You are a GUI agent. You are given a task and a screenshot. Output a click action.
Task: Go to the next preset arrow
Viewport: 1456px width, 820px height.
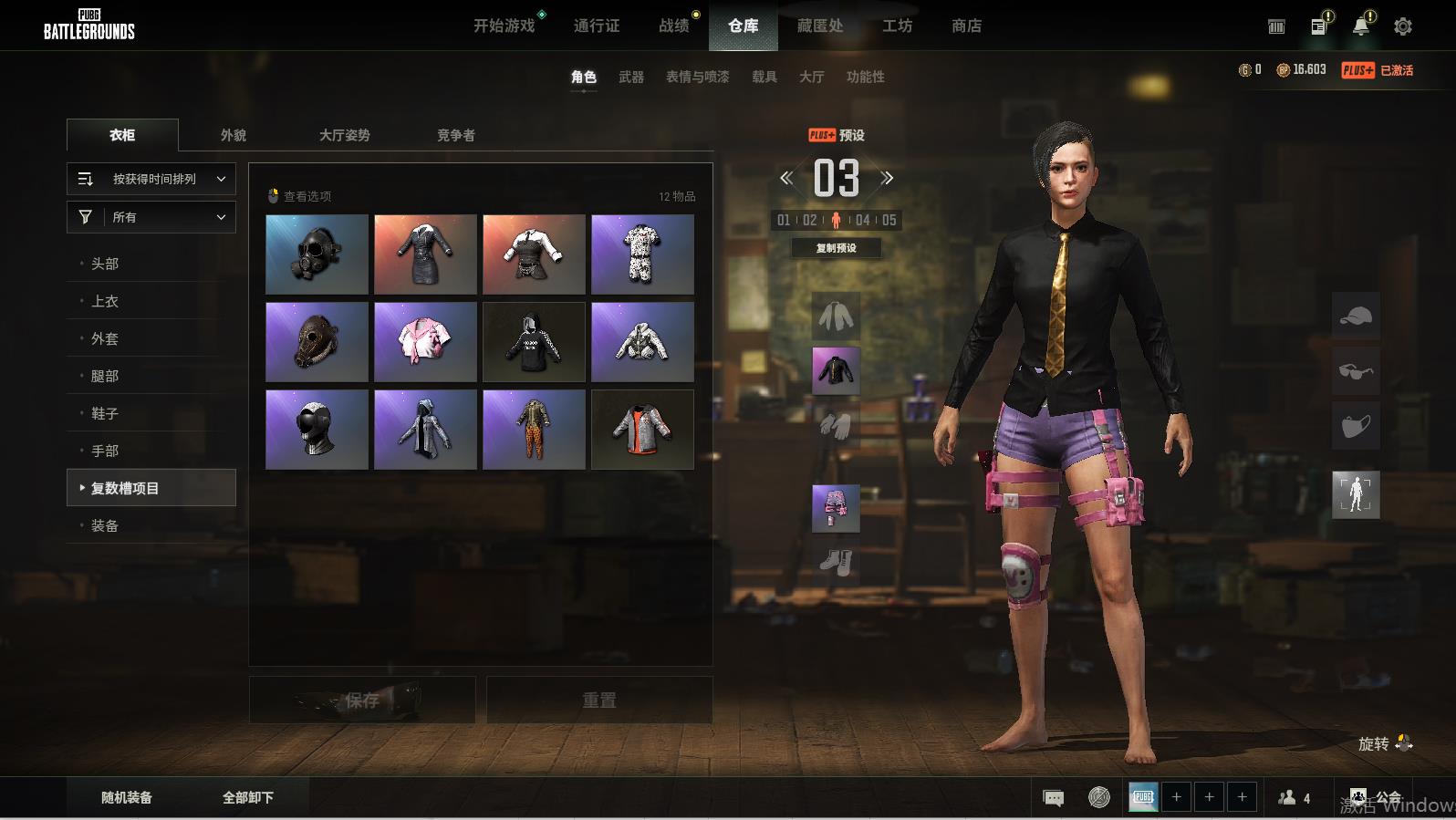[887, 178]
